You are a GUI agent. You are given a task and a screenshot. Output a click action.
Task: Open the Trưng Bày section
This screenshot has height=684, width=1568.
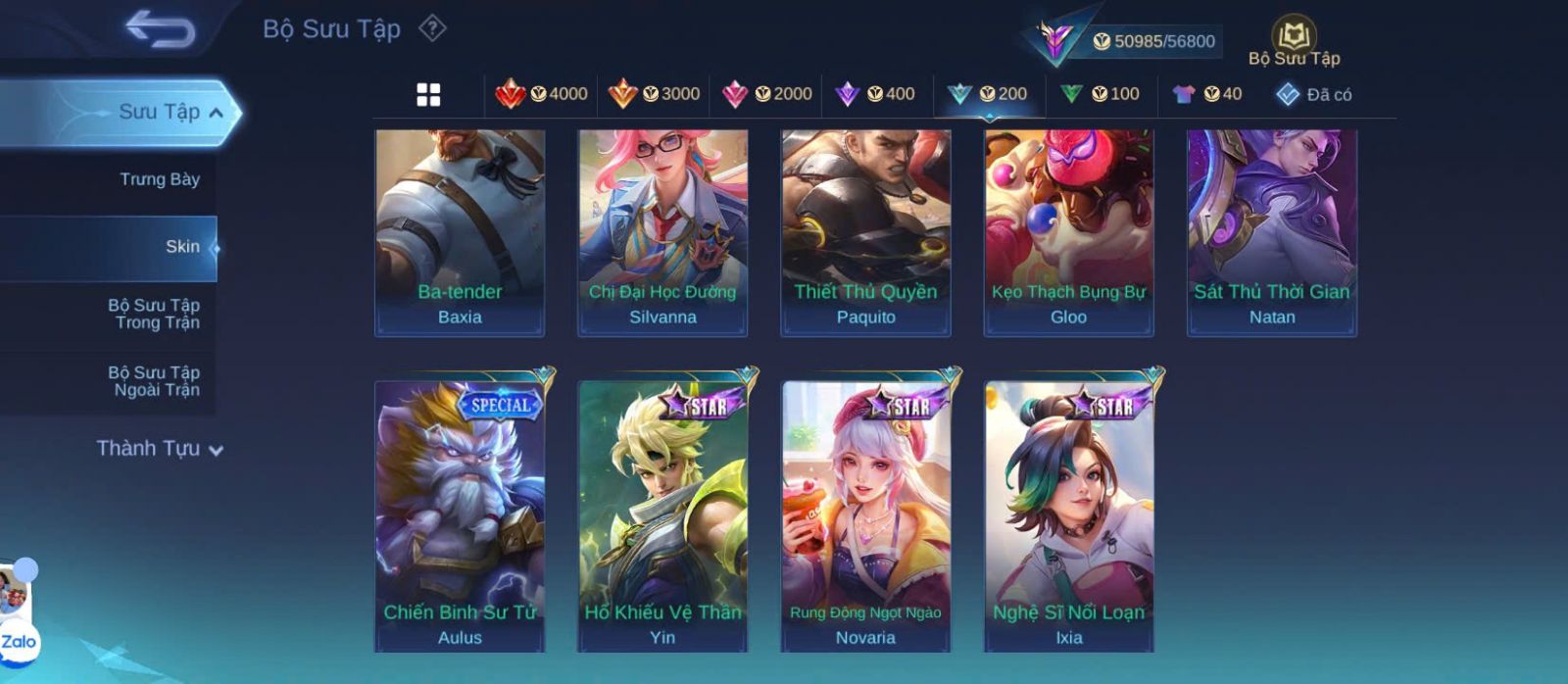[x=159, y=179]
